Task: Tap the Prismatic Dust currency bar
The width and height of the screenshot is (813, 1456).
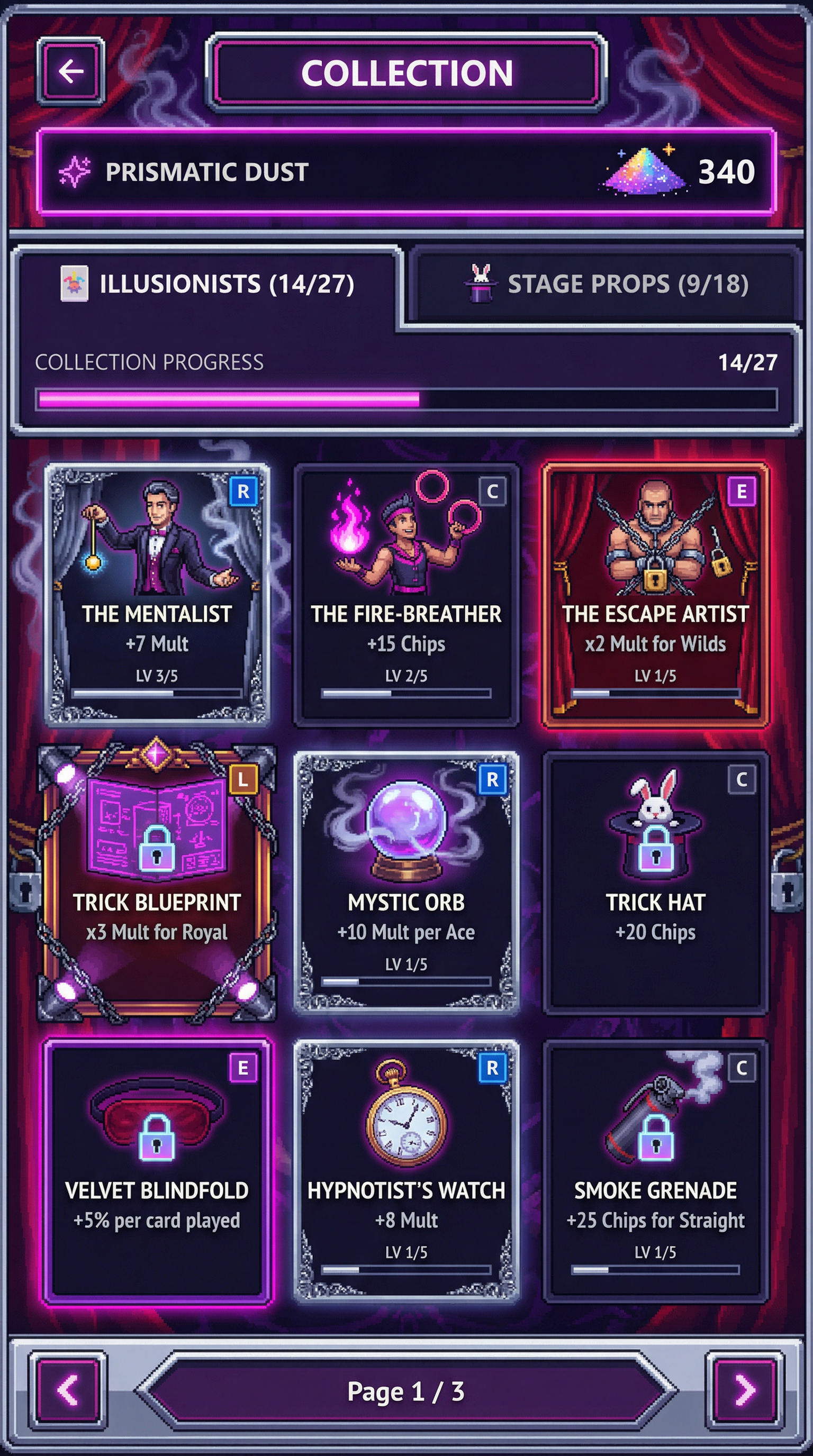Action: click(406, 172)
